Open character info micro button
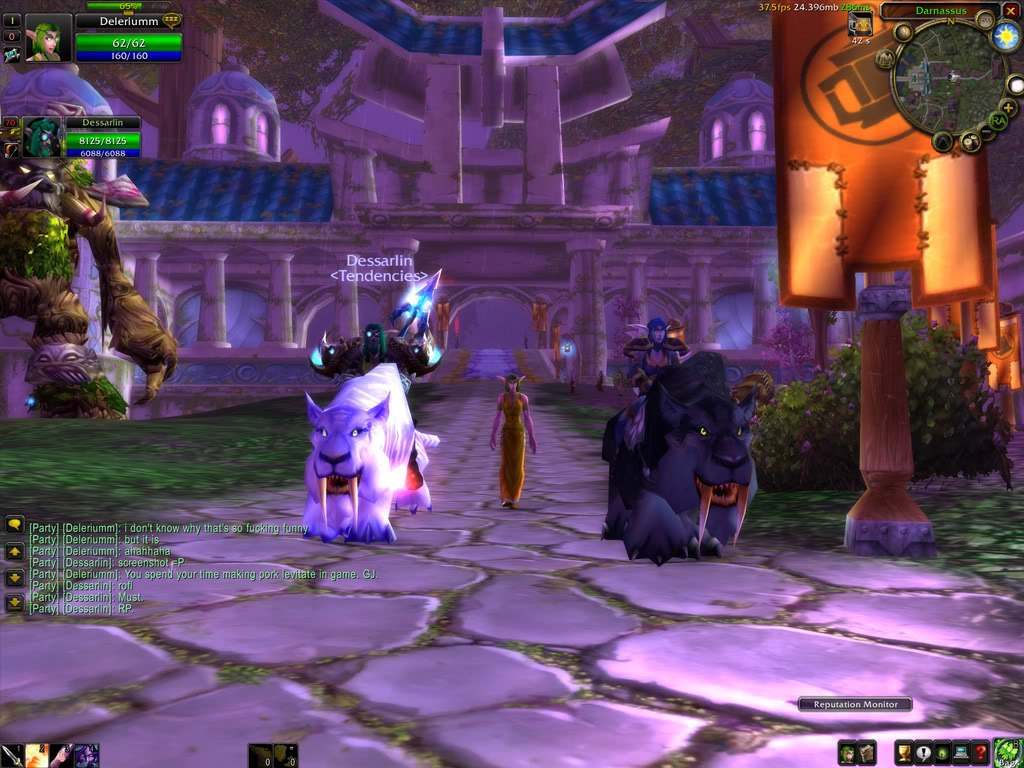 (847, 753)
